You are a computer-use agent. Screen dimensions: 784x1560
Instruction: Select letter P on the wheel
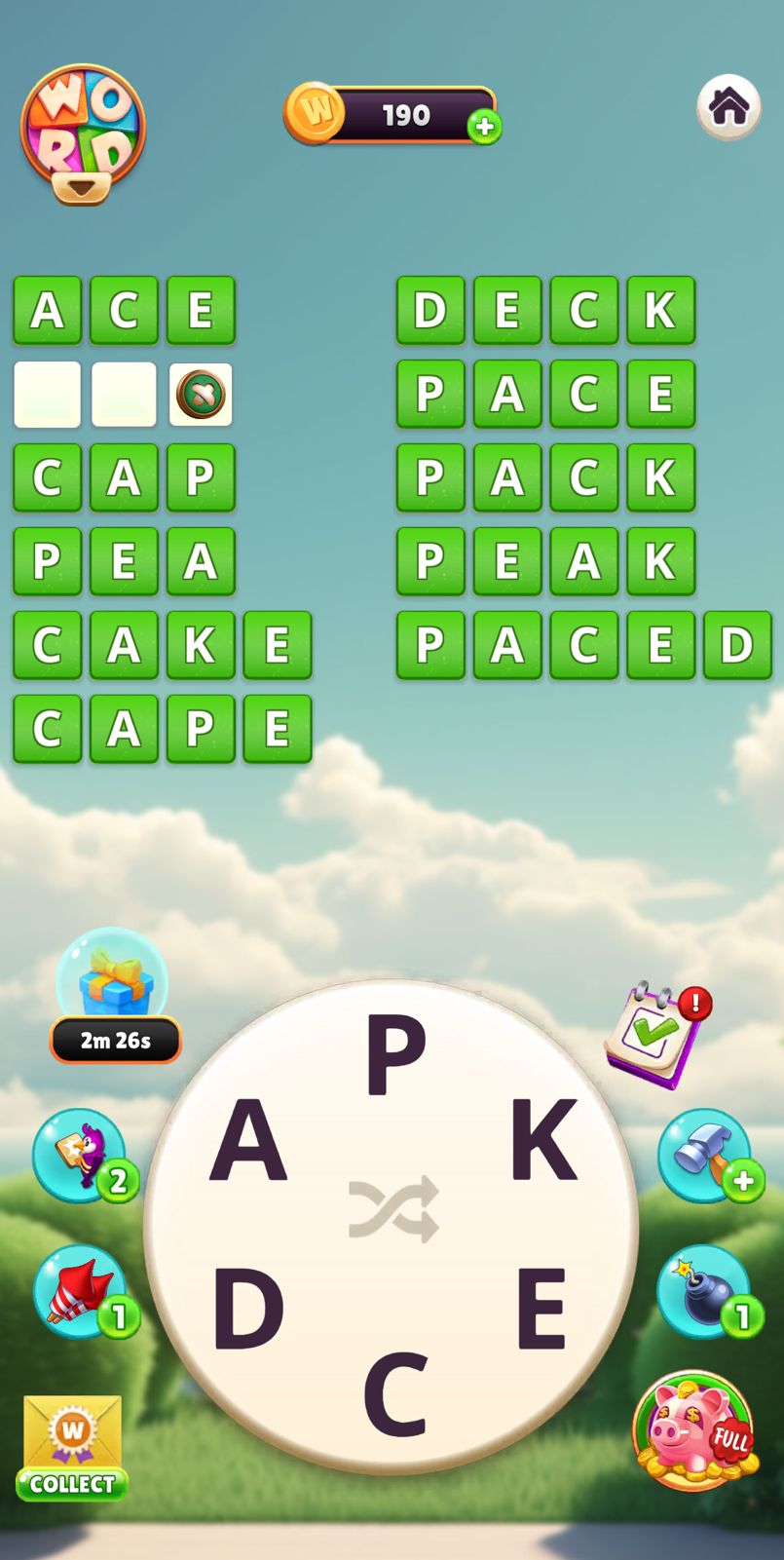[395, 1055]
